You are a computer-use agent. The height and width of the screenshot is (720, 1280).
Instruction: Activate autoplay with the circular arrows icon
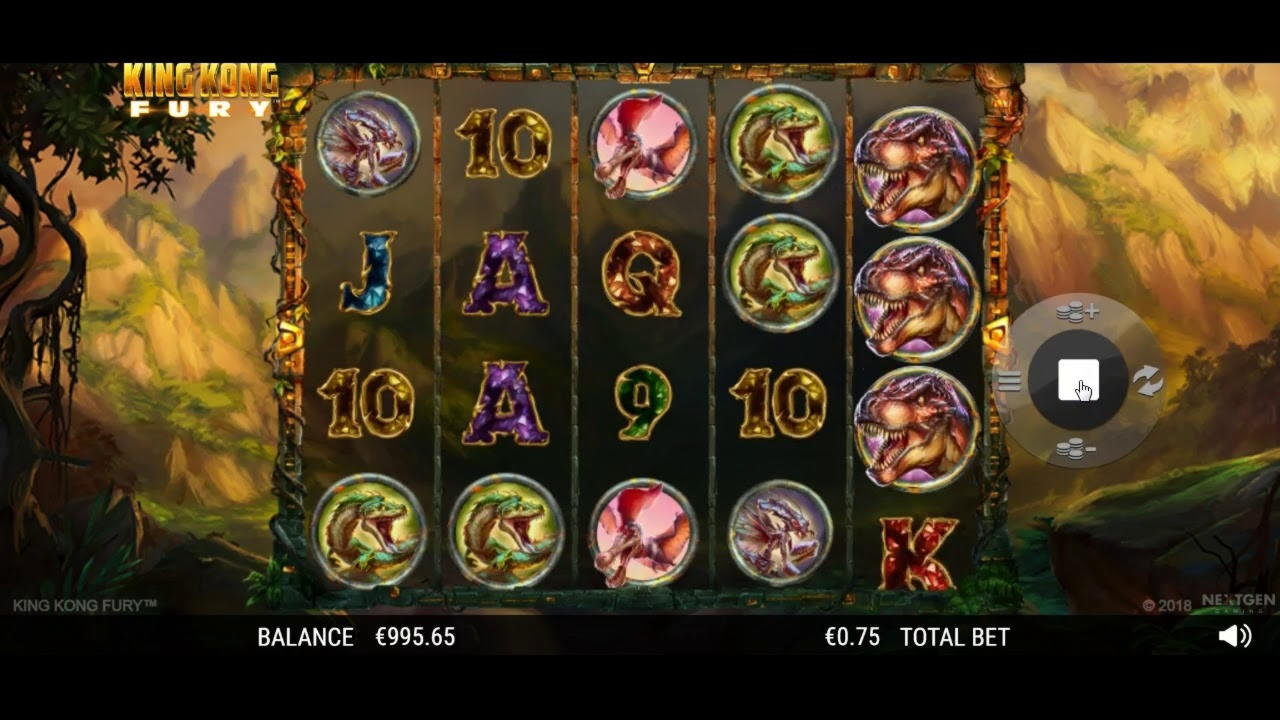click(x=1147, y=380)
